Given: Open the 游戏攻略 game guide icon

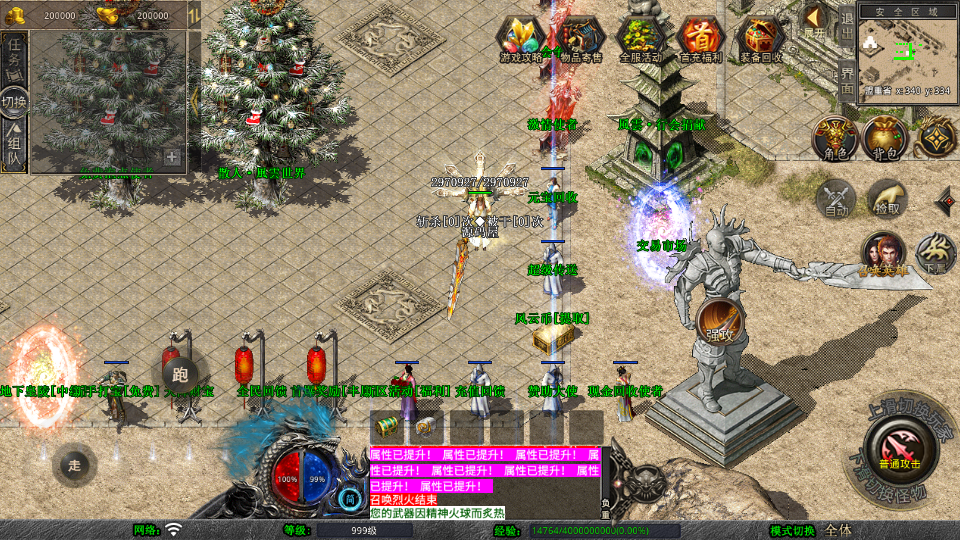Looking at the screenshot, I should click(521, 39).
